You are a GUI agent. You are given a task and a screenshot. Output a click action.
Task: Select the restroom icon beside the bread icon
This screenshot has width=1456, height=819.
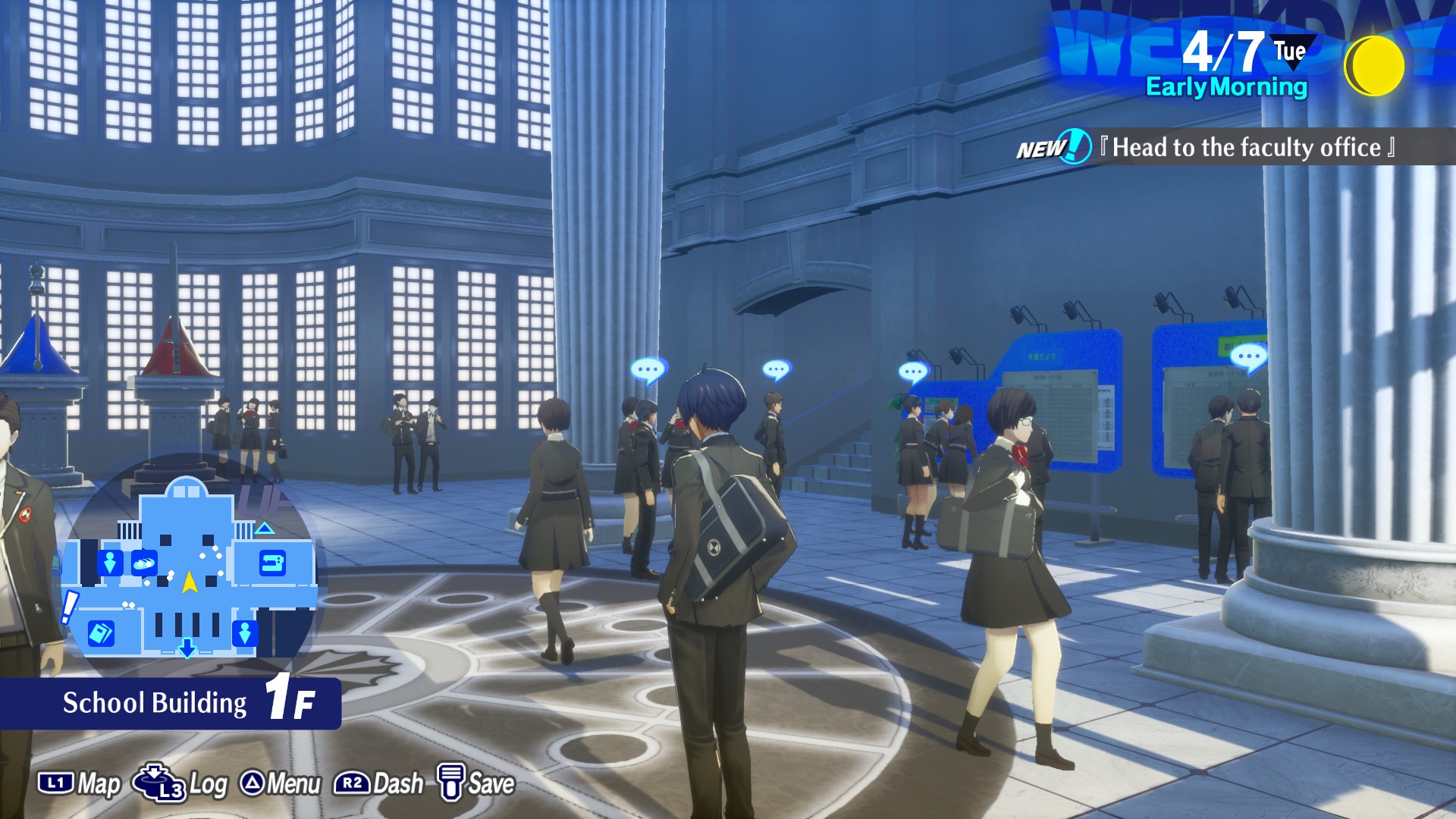coord(110,563)
